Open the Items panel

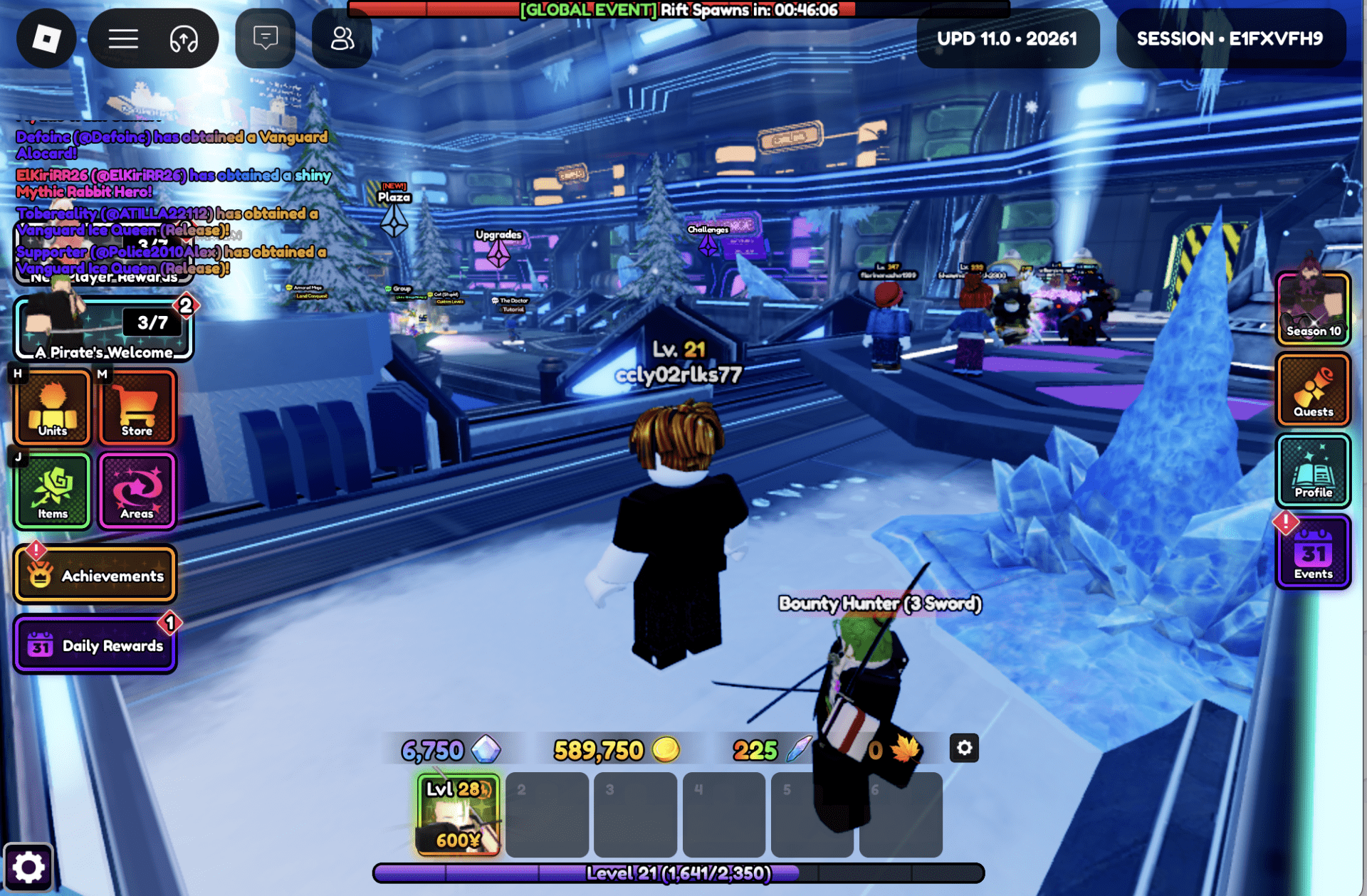click(52, 490)
